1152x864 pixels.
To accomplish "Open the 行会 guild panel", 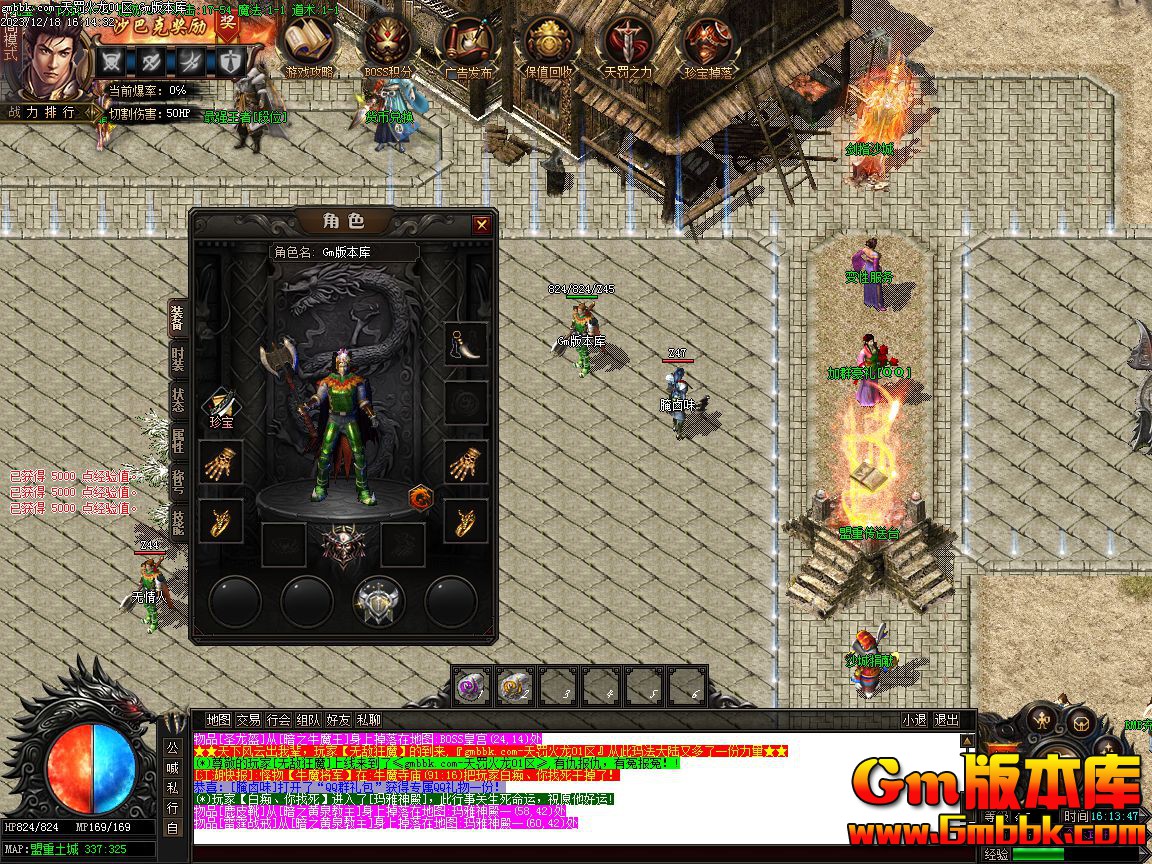I will point(278,720).
